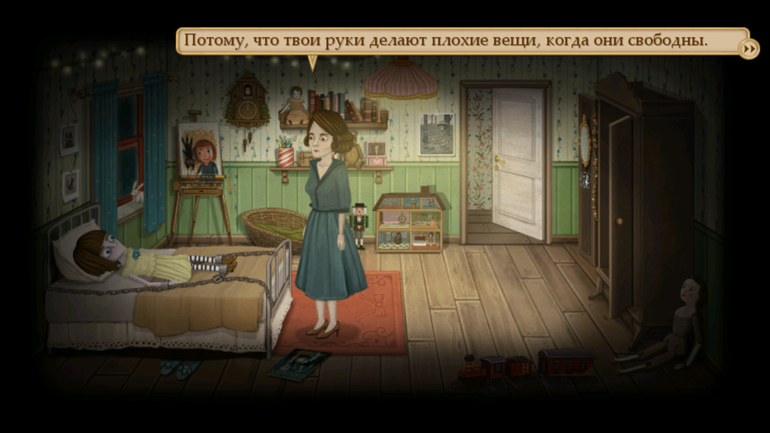
Task: Skip dialogue with the fast-forward button
Action: [748, 48]
